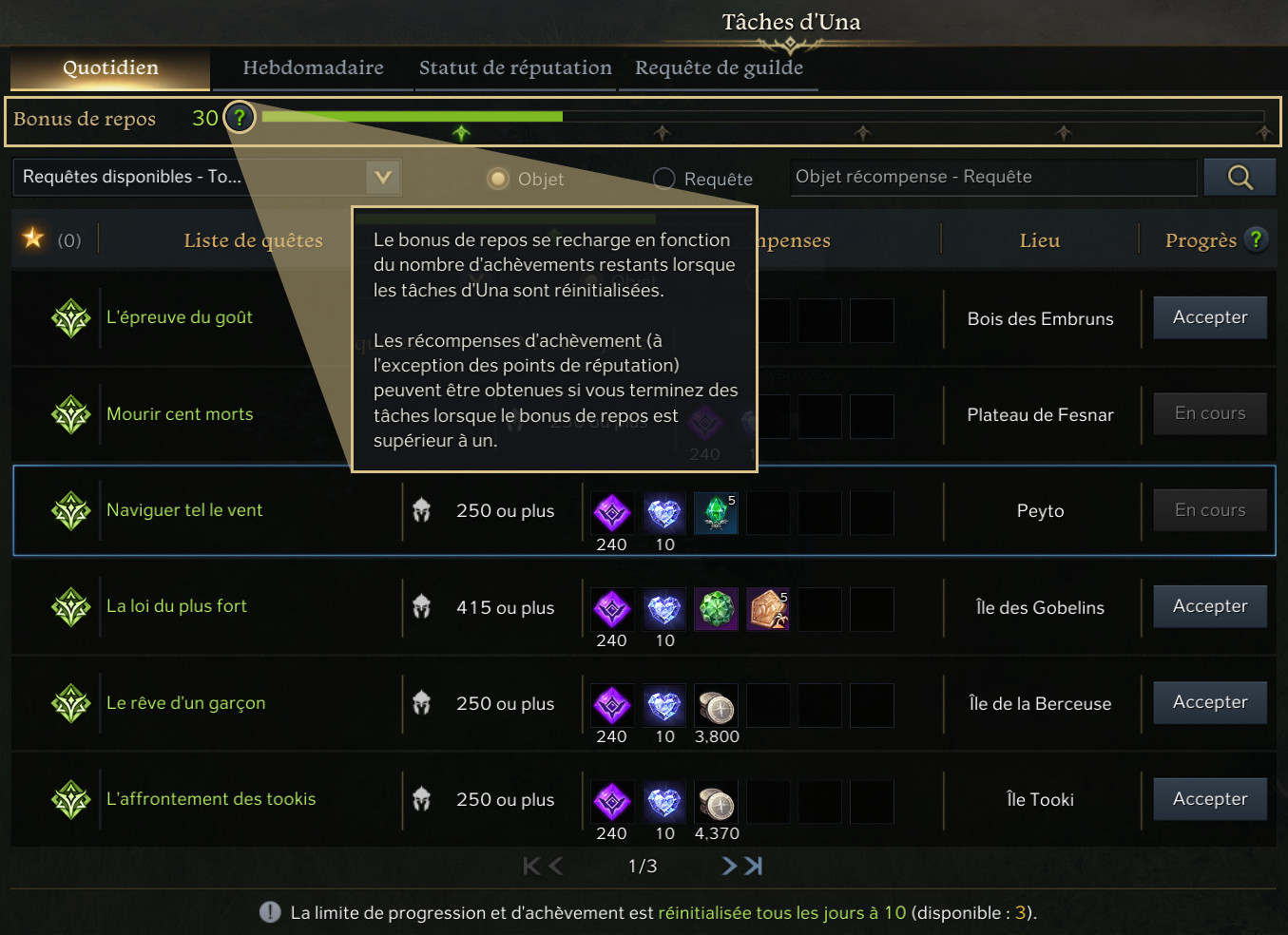Toggle the favorites star filter
The image size is (1288, 935).
pos(33,239)
